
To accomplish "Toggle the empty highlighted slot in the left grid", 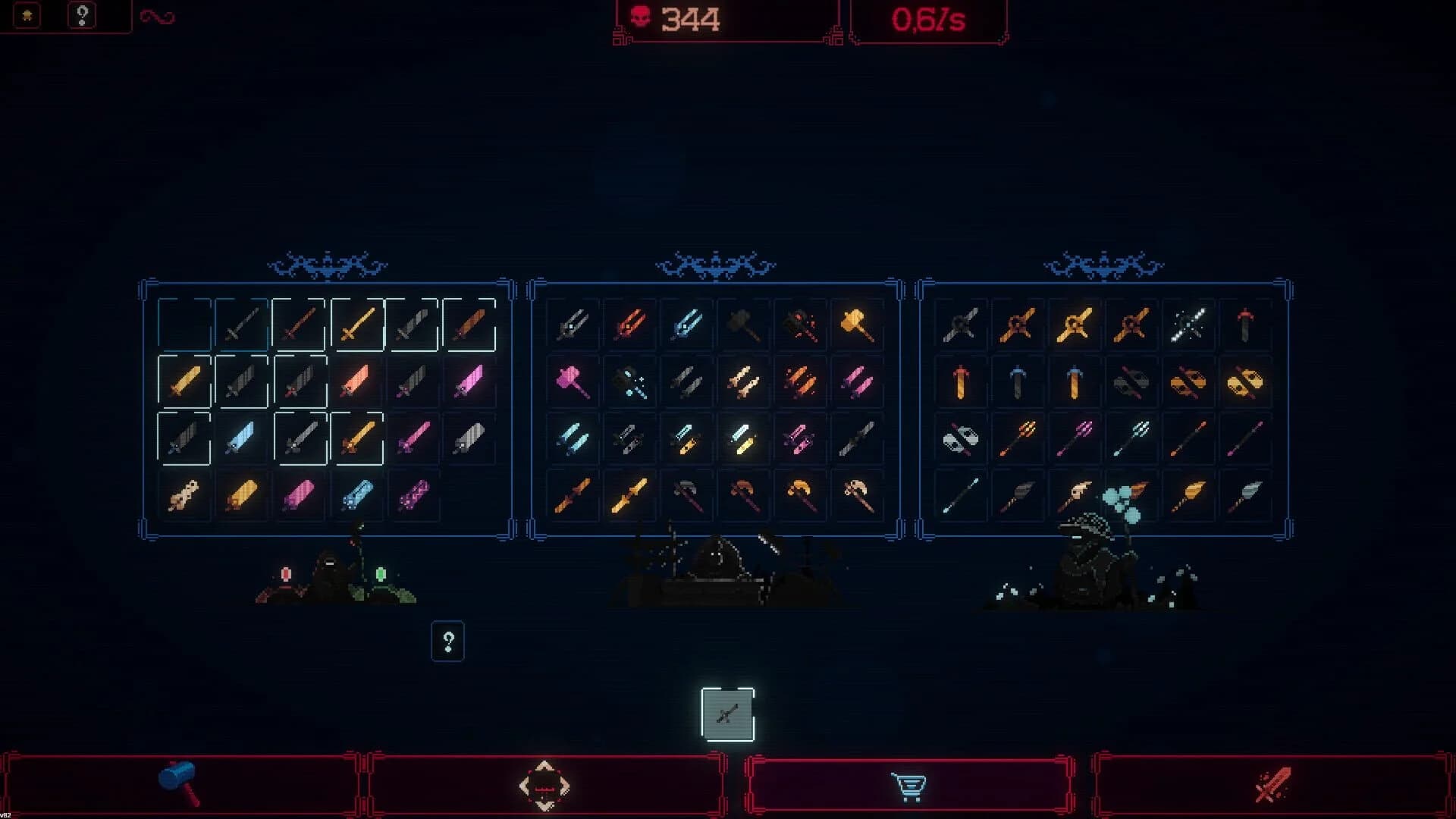I will (x=184, y=325).
